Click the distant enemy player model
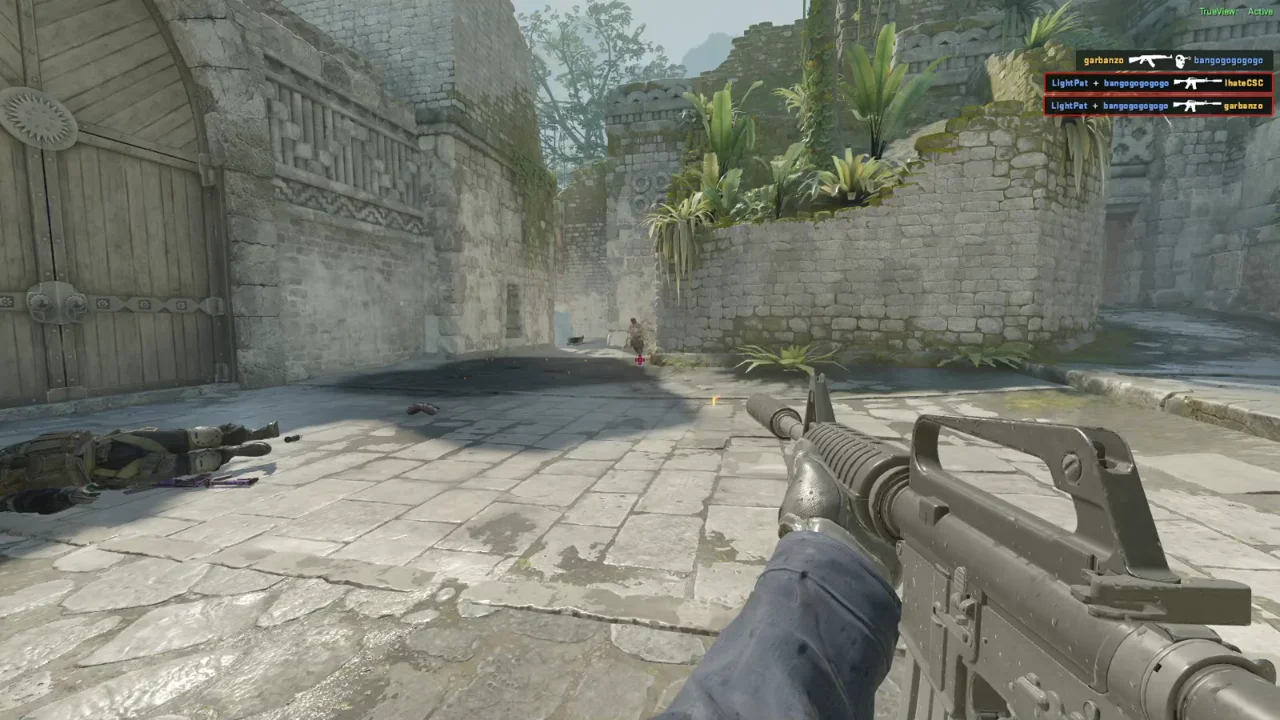This screenshot has width=1280, height=720. 634,333
